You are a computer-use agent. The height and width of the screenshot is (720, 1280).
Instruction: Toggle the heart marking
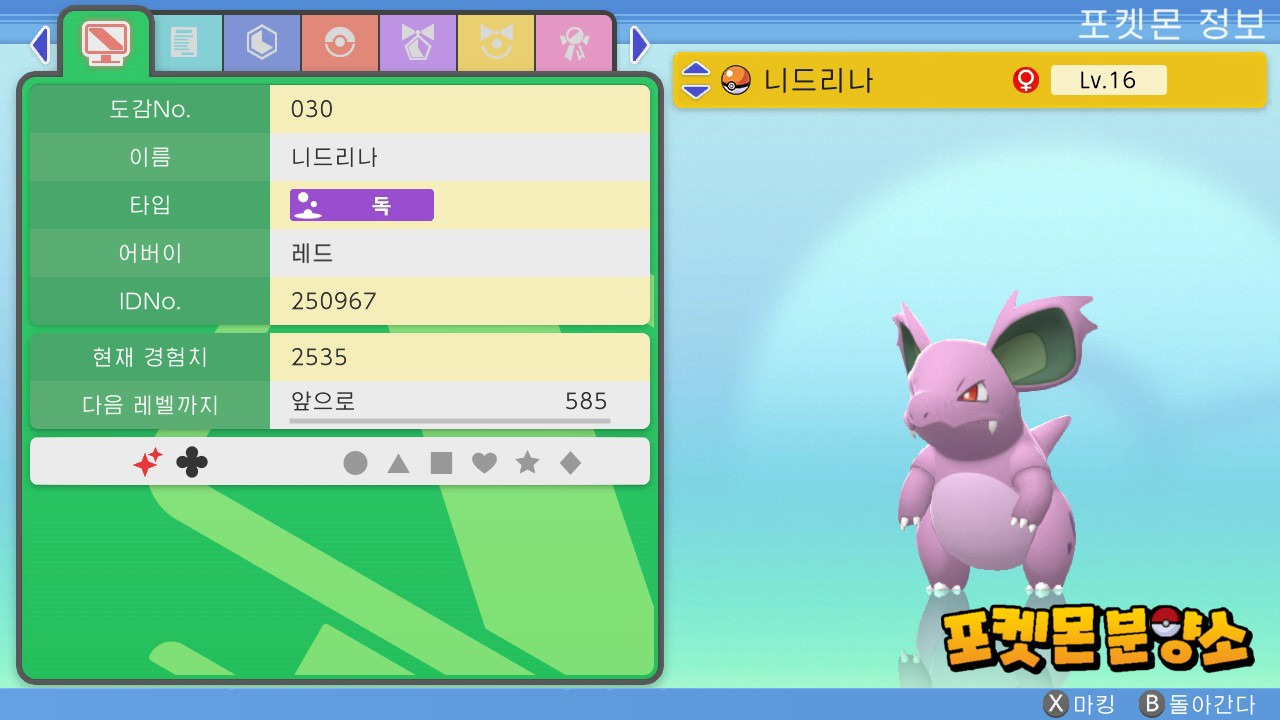click(484, 463)
